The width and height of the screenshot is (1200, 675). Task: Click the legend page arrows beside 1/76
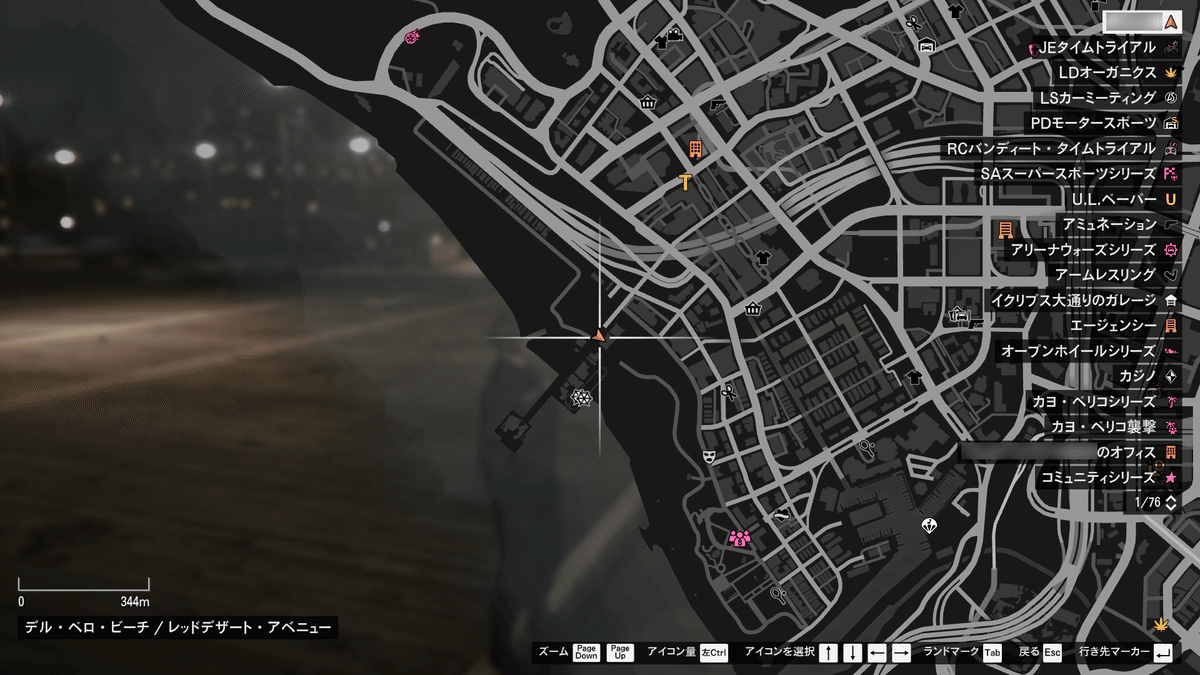1171,502
